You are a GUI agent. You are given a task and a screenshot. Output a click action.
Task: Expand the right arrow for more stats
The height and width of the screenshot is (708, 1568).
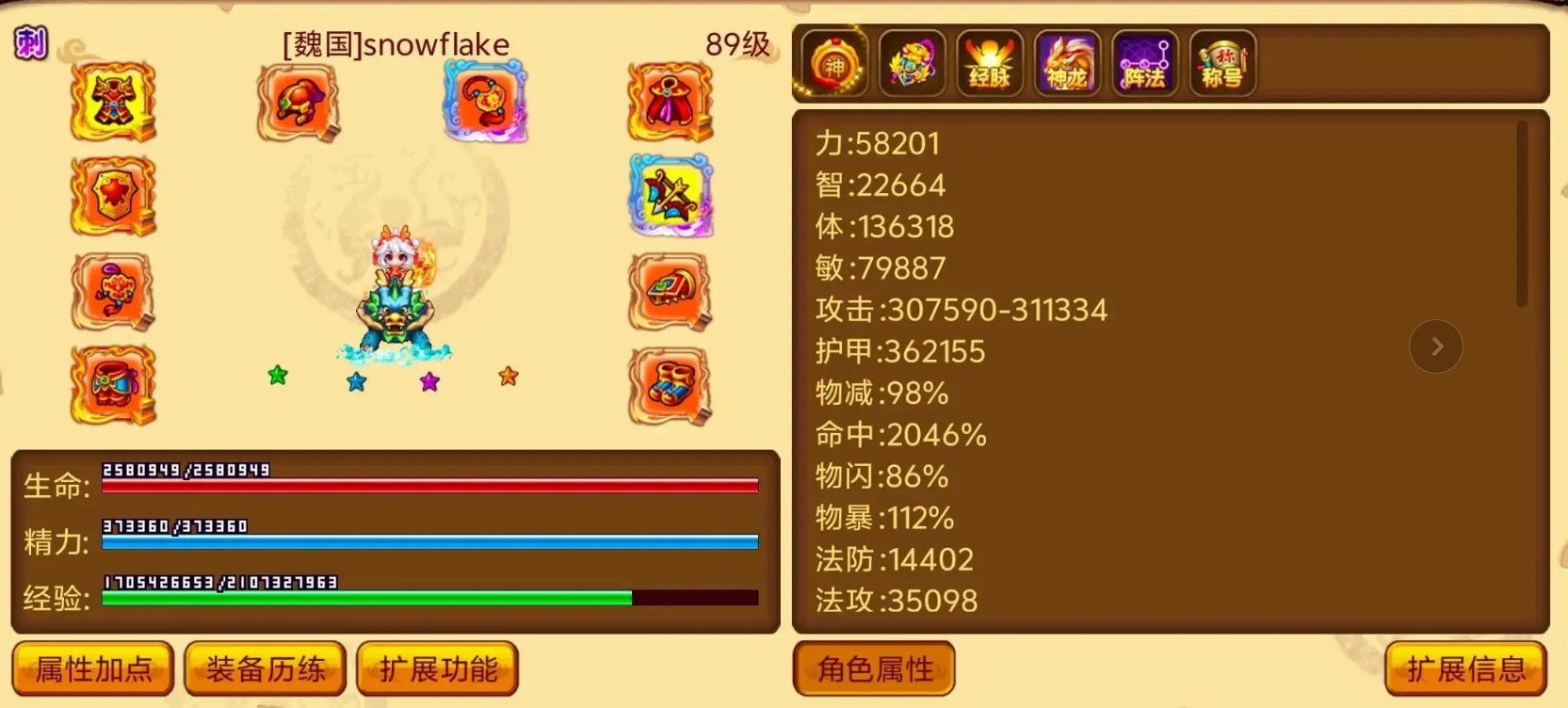1435,346
